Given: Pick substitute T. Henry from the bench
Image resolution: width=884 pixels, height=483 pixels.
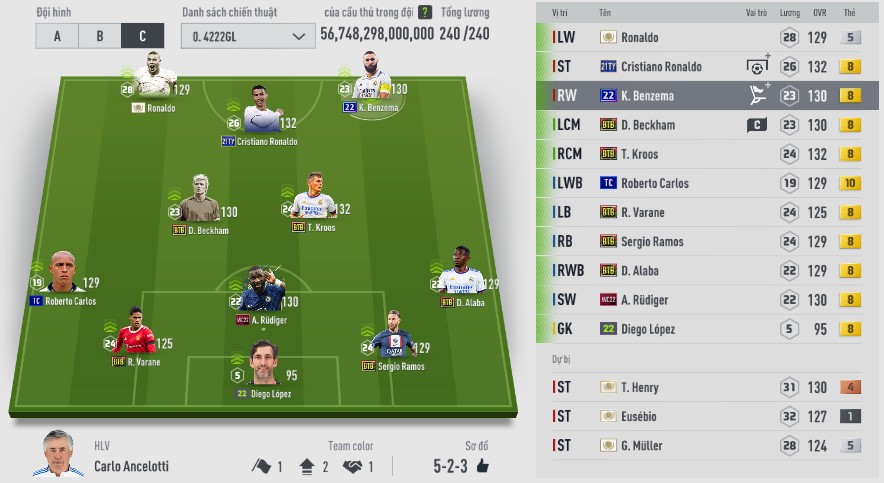Looking at the screenshot, I should (708, 387).
